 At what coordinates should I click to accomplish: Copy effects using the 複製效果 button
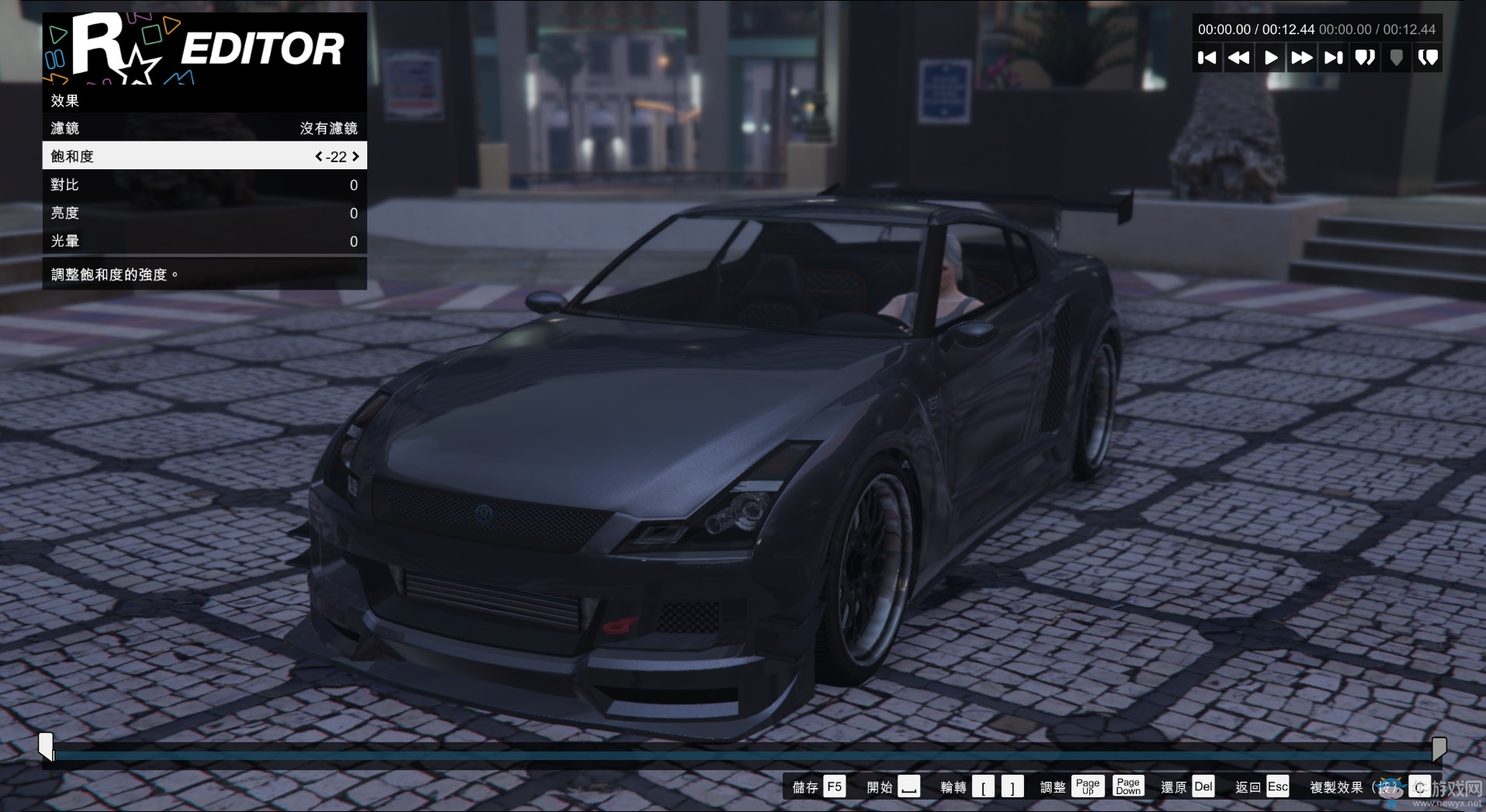point(1338,786)
